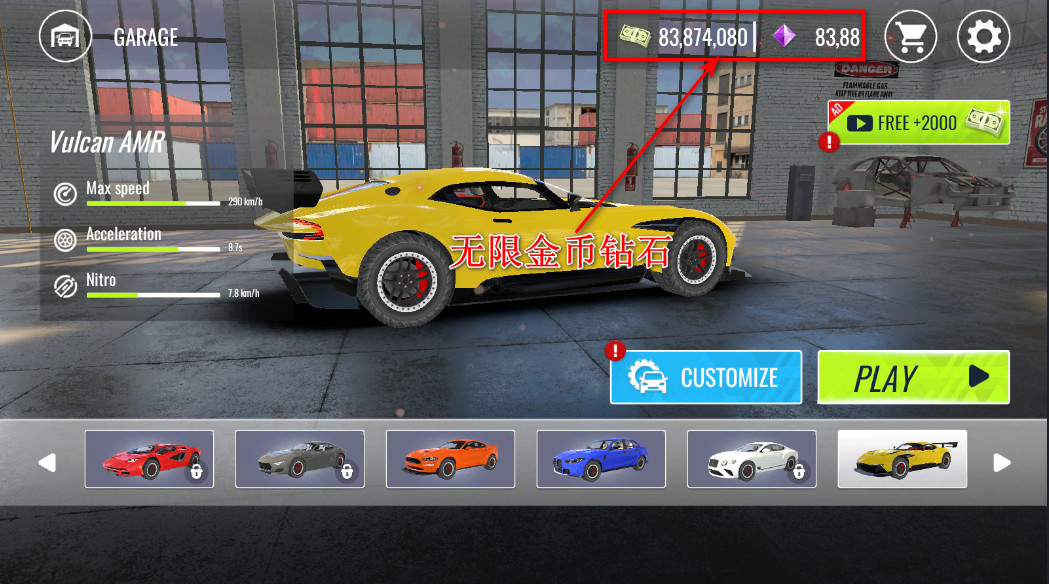Open the gear settings menu

[x=983, y=37]
